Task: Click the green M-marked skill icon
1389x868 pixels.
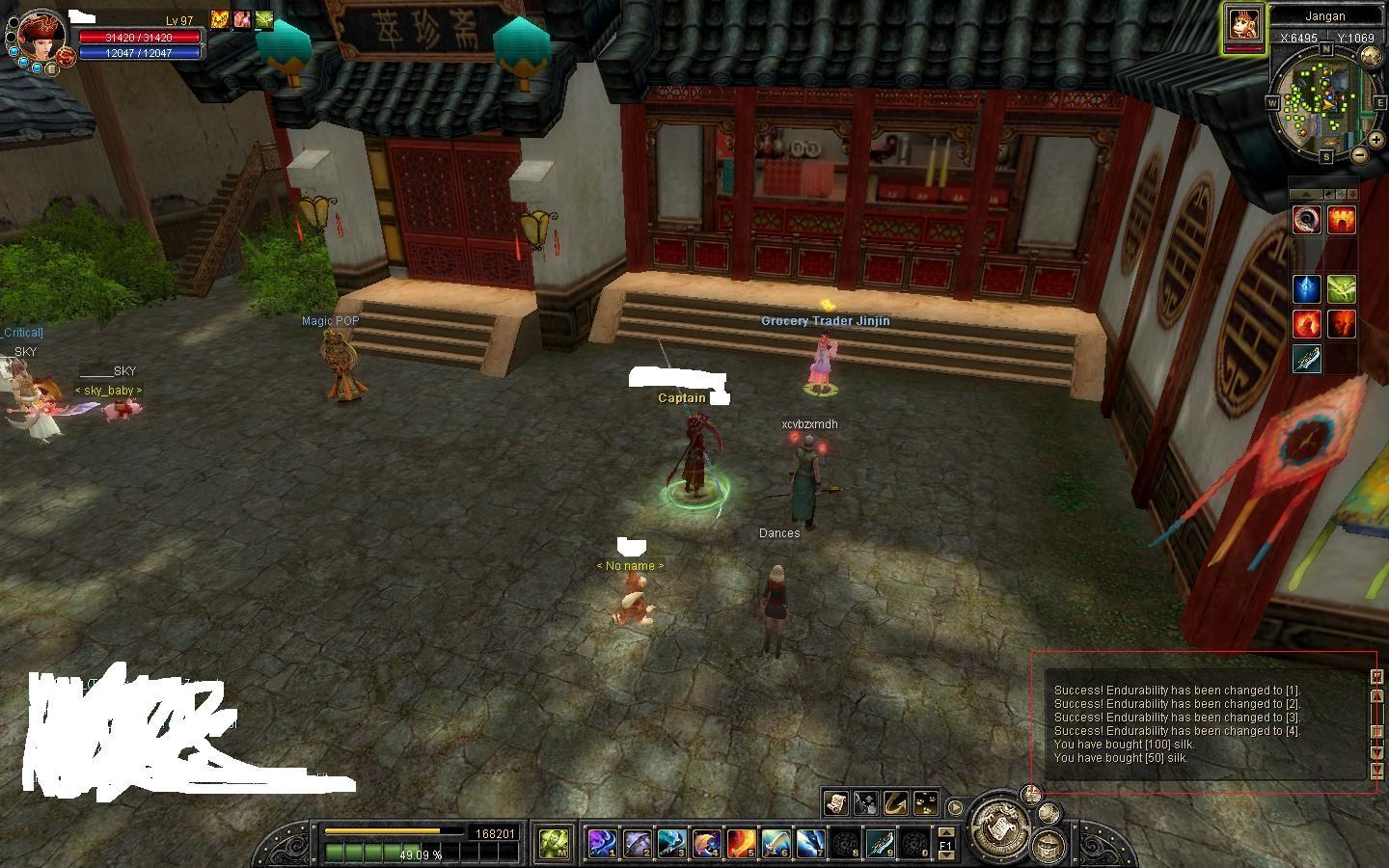Action: (x=553, y=843)
